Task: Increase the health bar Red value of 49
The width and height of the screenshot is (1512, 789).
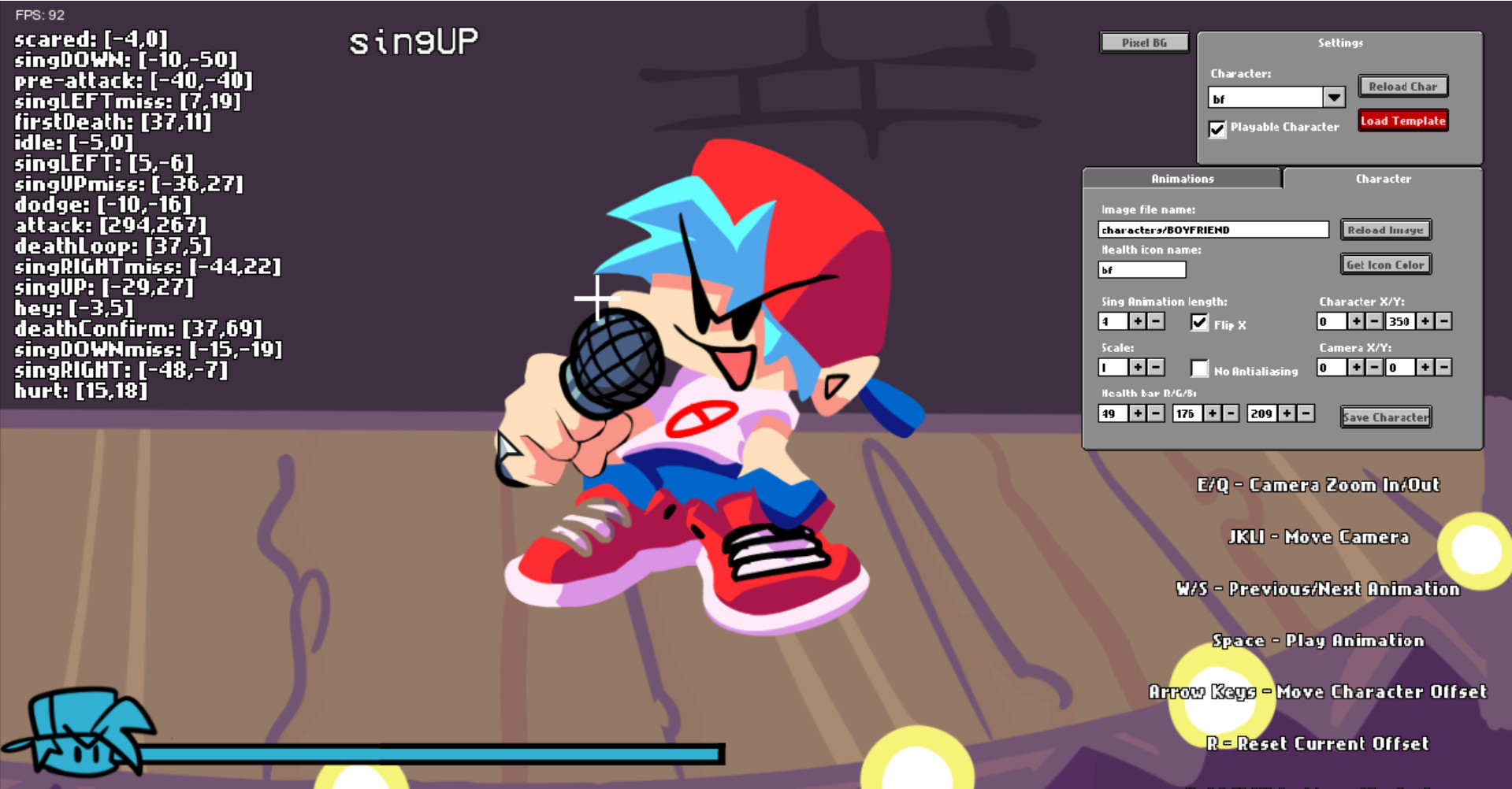Action: (1138, 413)
